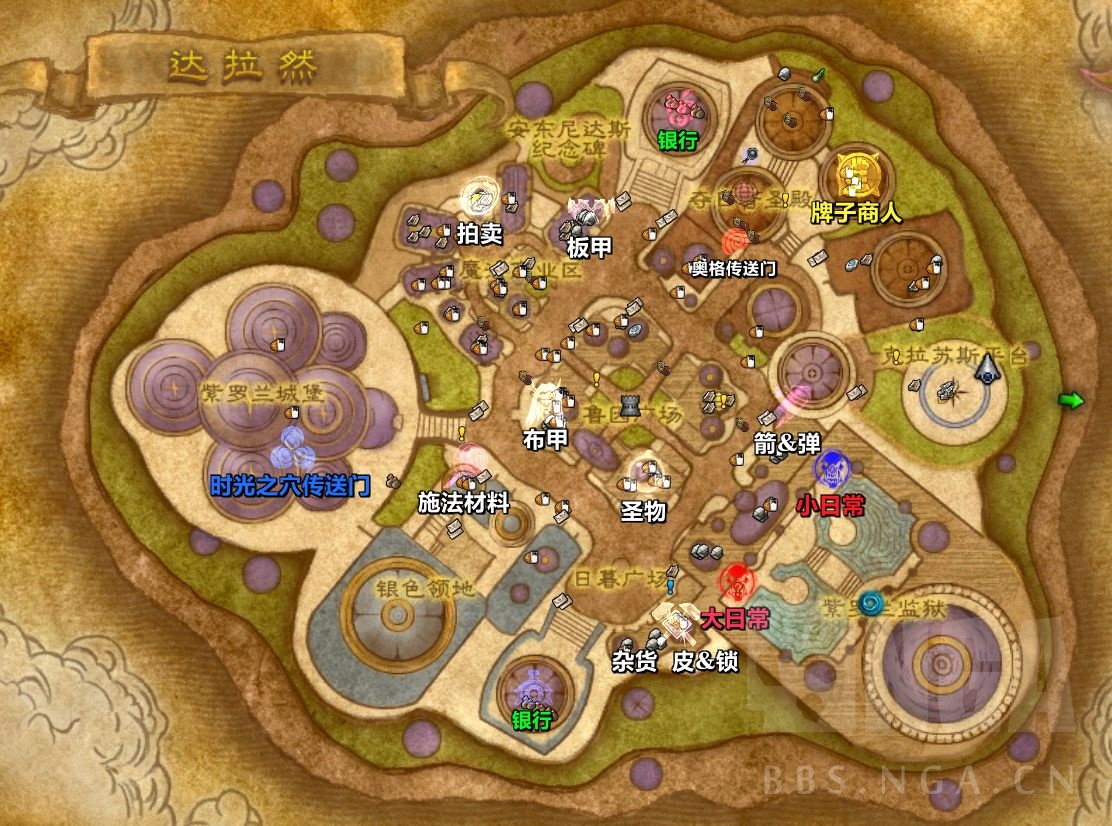Screen dimensions: 1112x826
Task: Select the purple 银行 bank marker
Action: coord(530,686)
